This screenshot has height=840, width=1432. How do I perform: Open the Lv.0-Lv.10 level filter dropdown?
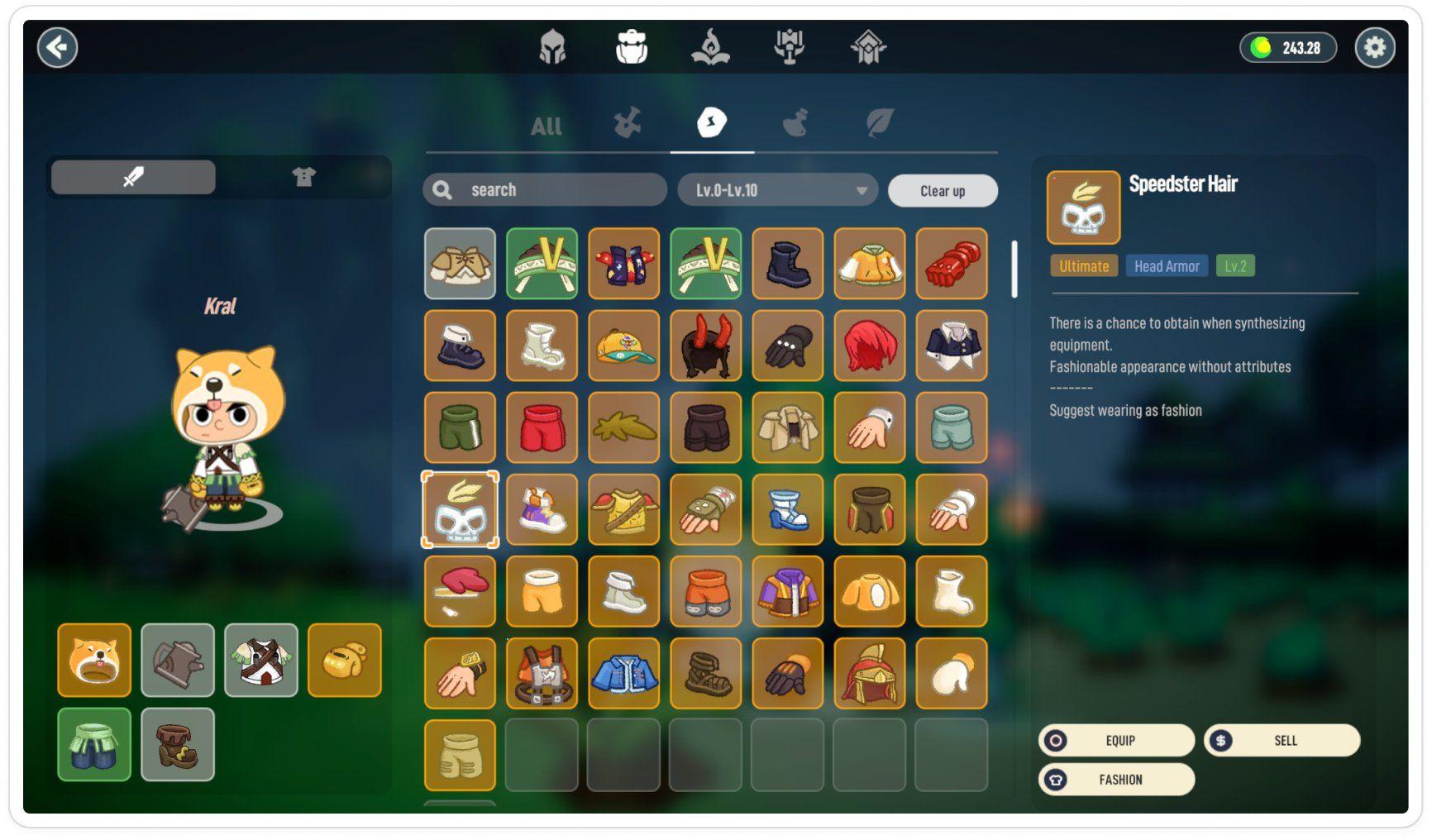coord(776,190)
